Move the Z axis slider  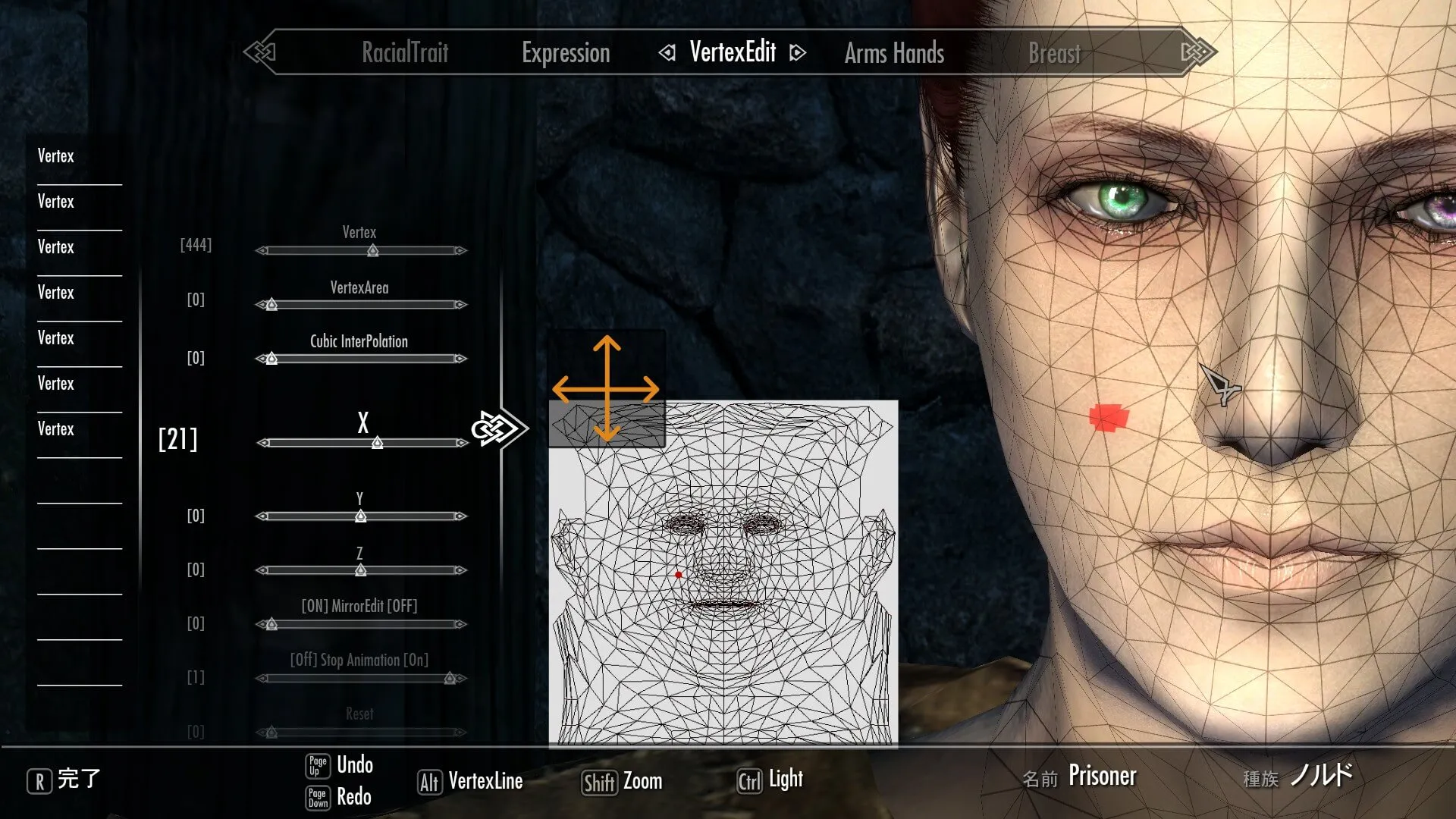pos(361,570)
